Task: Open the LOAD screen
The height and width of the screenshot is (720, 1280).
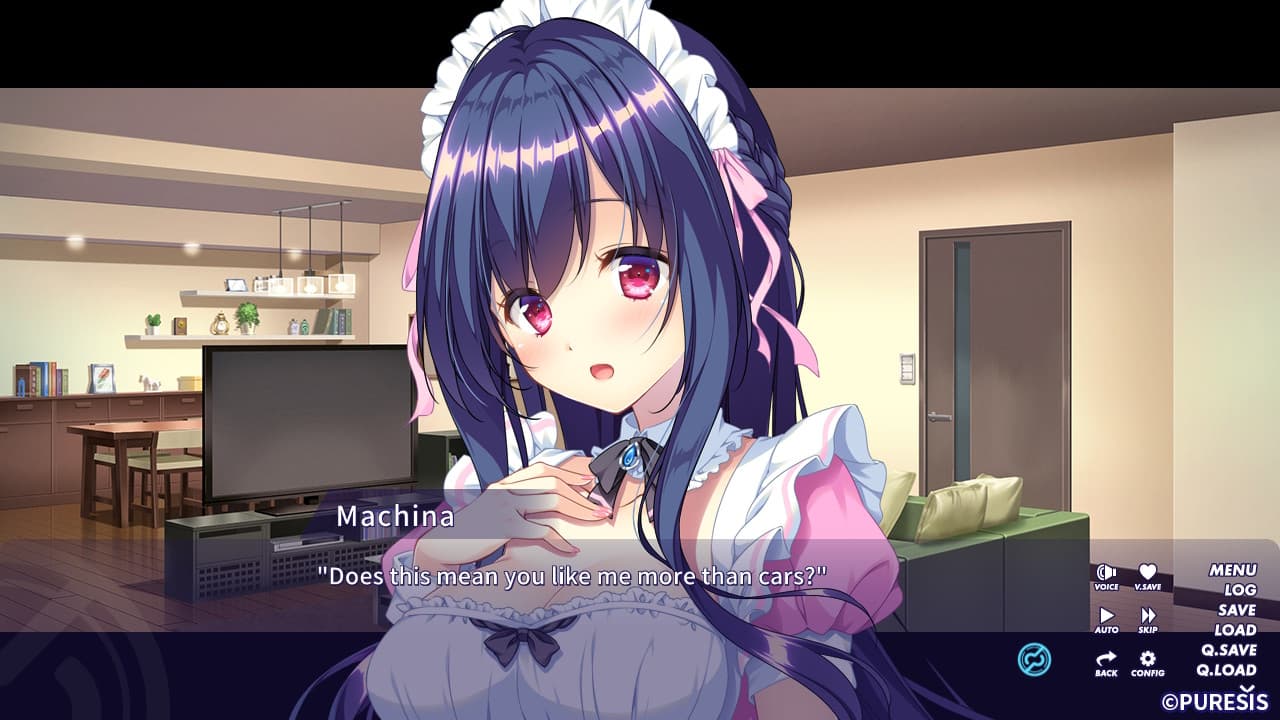Action: 1238,631
